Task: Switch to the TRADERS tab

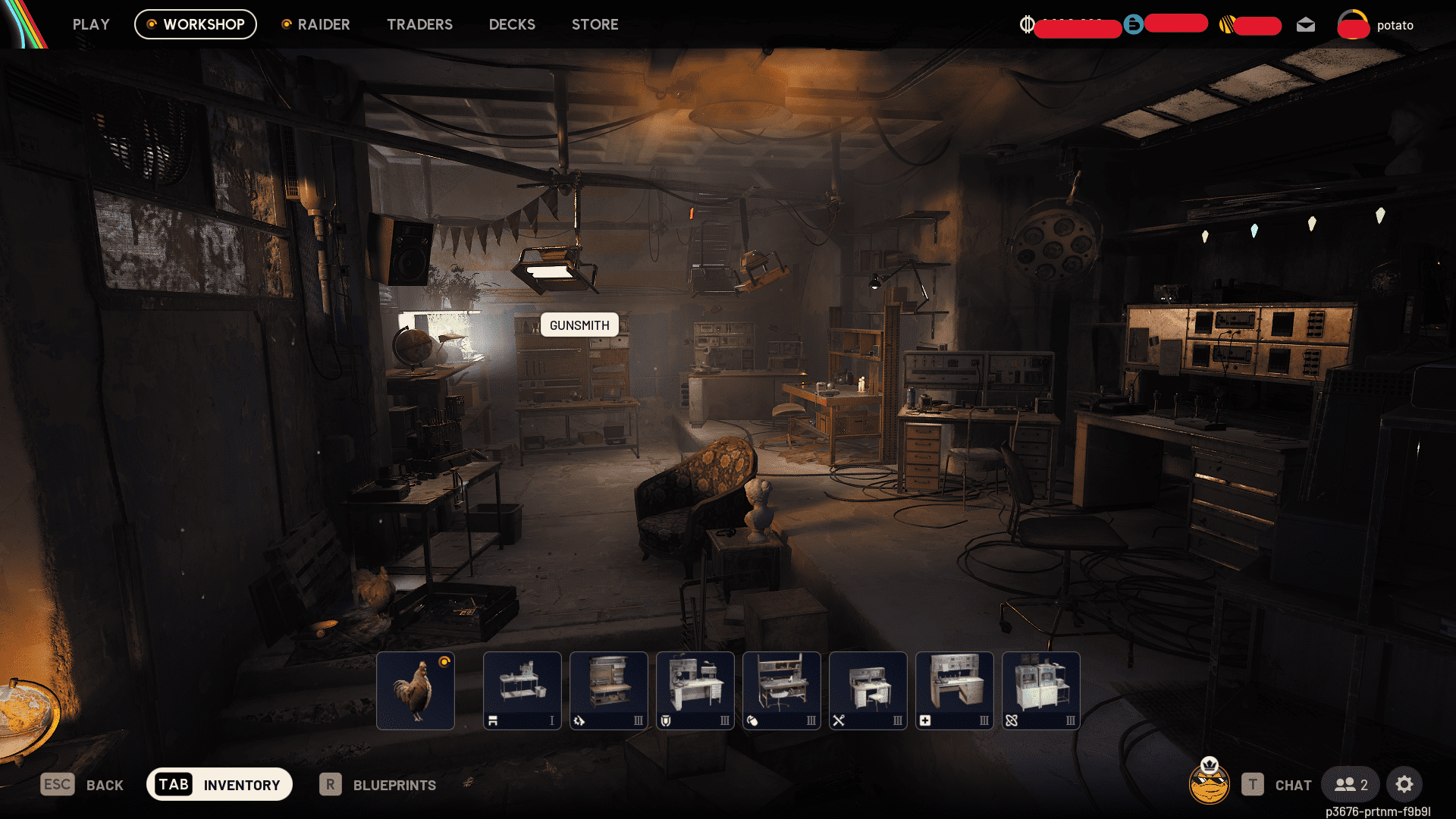Action: click(x=419, y=24)
